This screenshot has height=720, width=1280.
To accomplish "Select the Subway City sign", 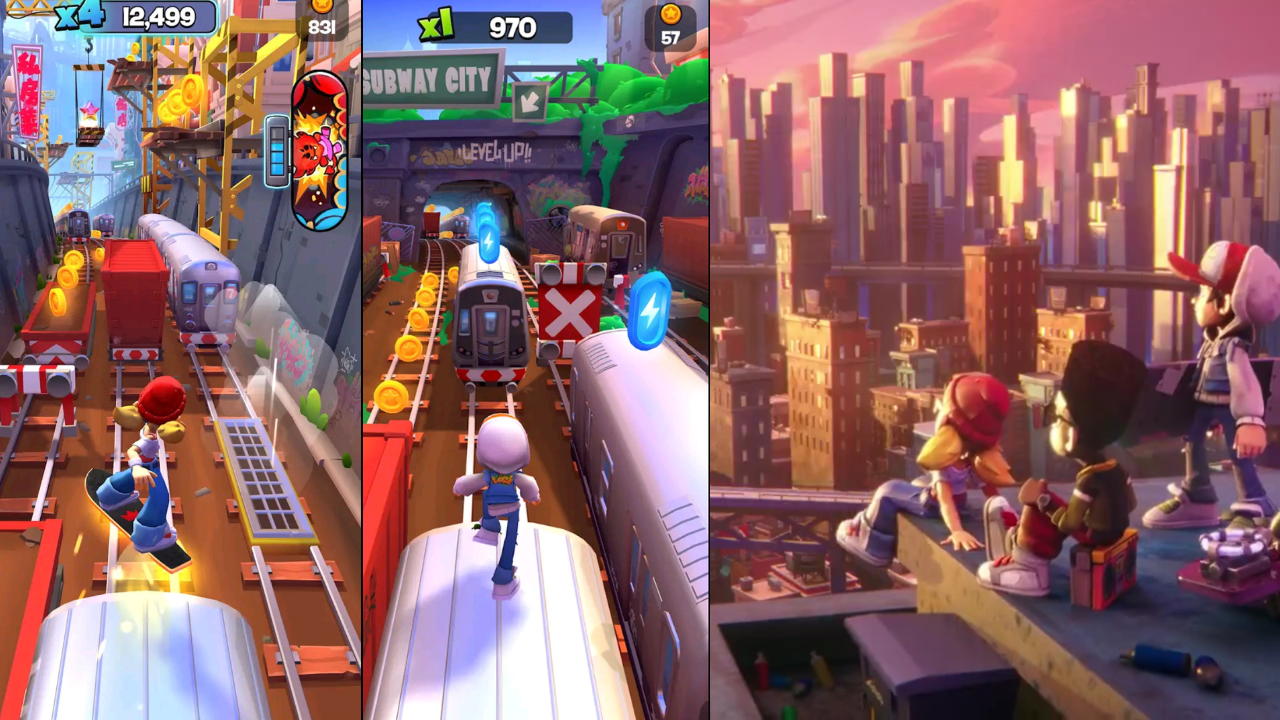I will tap(425, 75).
